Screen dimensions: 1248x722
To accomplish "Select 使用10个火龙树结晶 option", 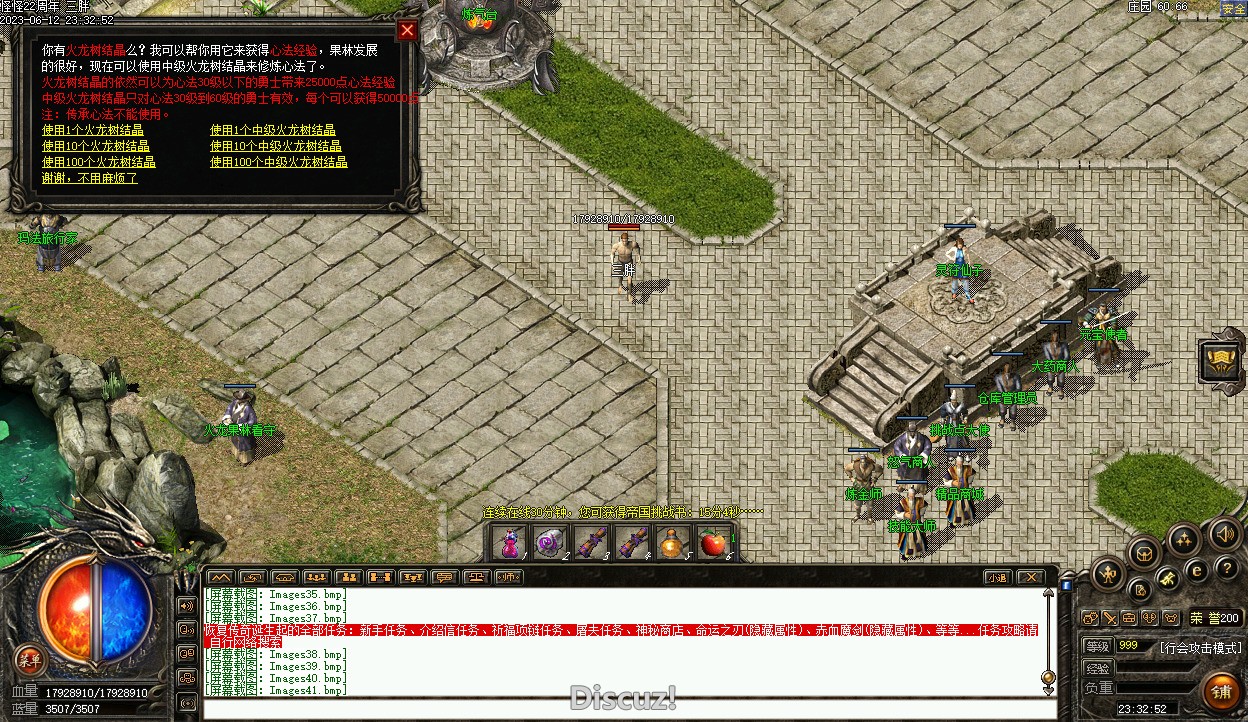I will pos(95,146).
